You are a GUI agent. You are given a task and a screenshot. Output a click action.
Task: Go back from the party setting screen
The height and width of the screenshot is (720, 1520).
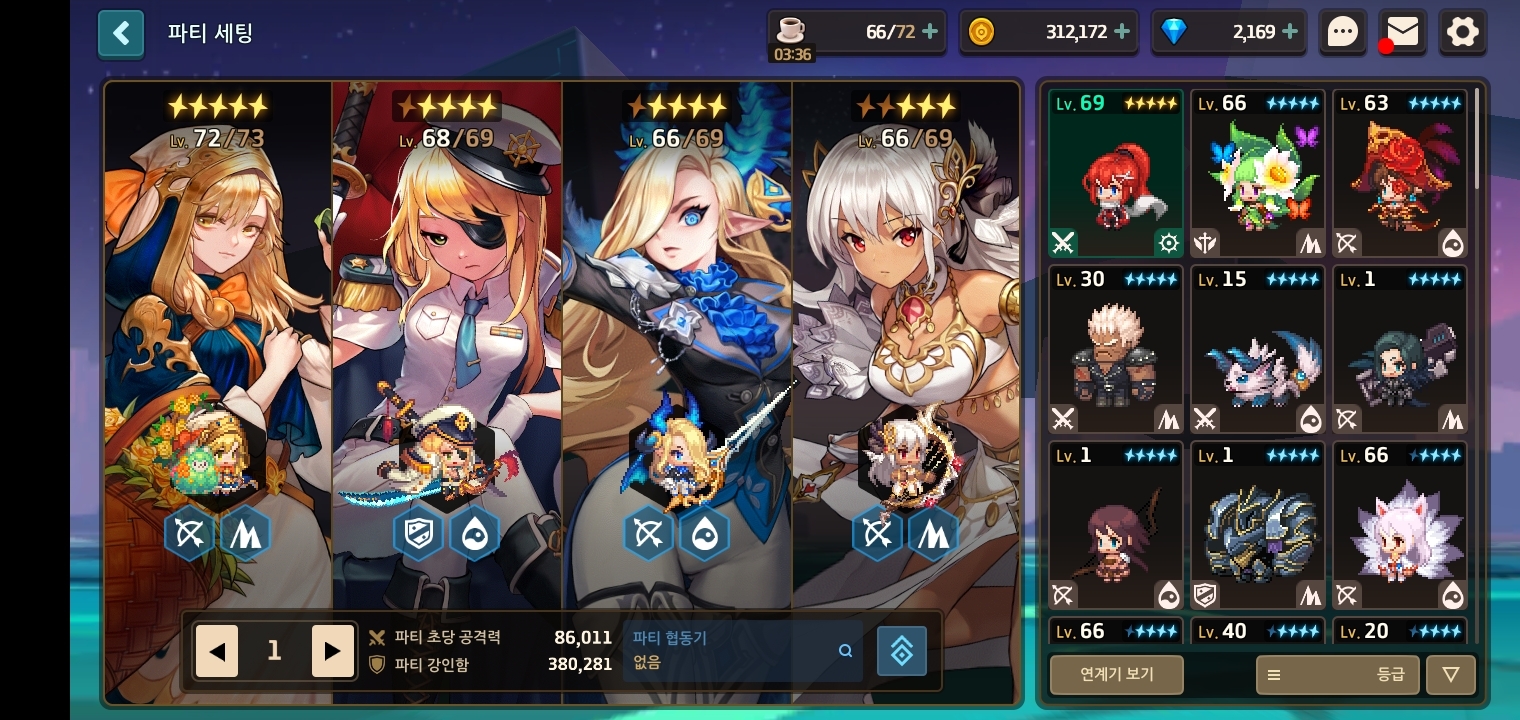click(121, 34)
